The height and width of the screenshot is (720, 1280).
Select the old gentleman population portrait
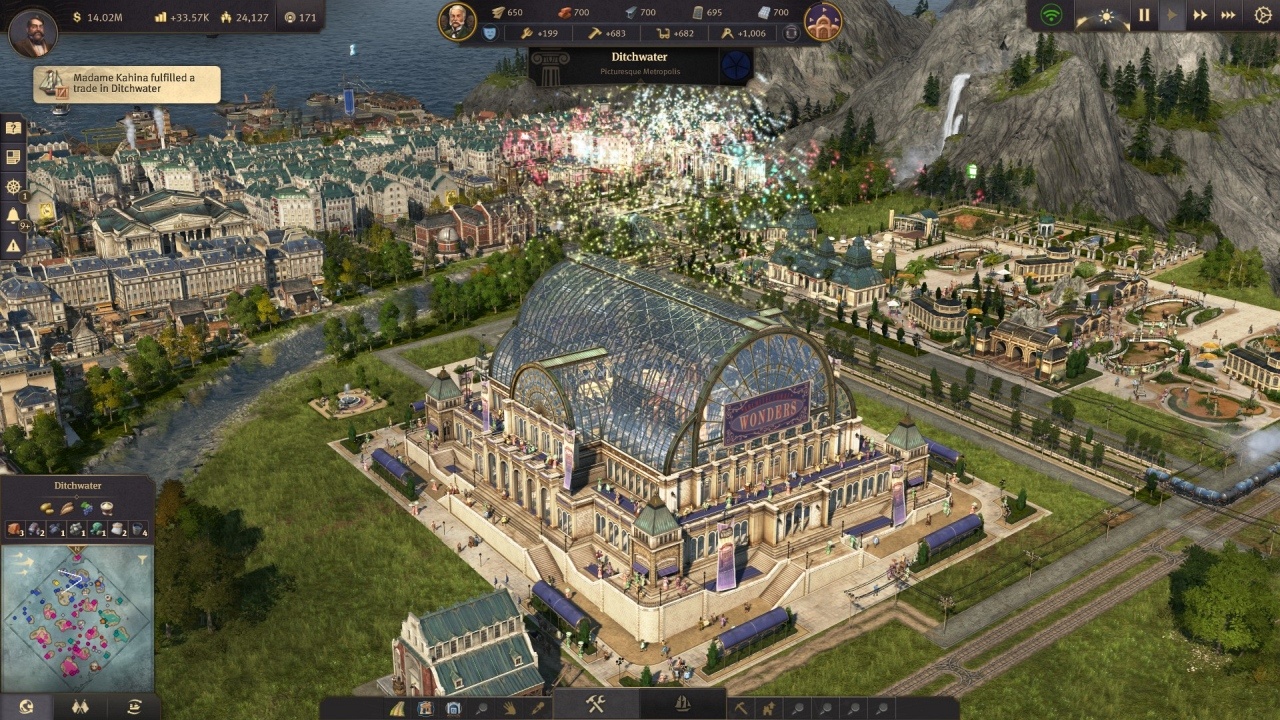tap(457, 21)
